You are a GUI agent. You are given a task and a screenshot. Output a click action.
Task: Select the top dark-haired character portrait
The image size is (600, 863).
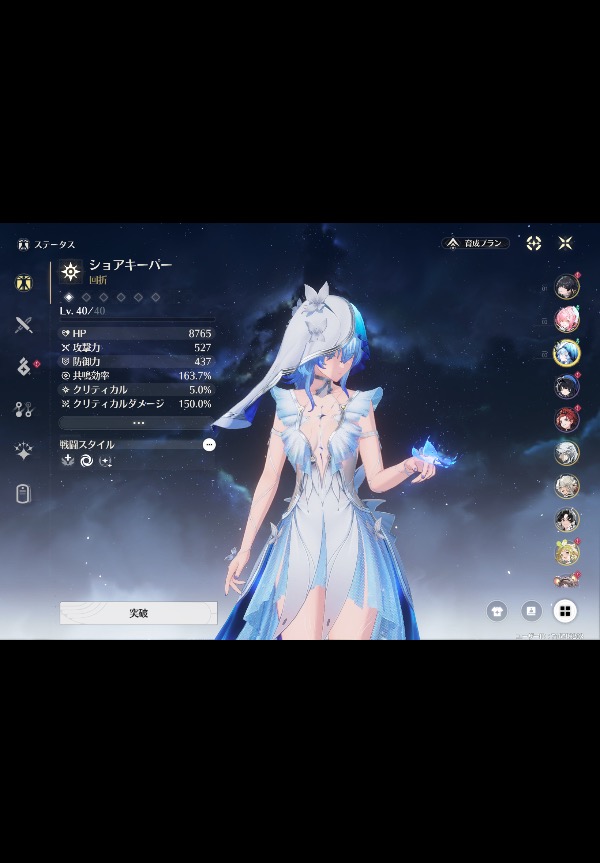(x=567, y=286)
